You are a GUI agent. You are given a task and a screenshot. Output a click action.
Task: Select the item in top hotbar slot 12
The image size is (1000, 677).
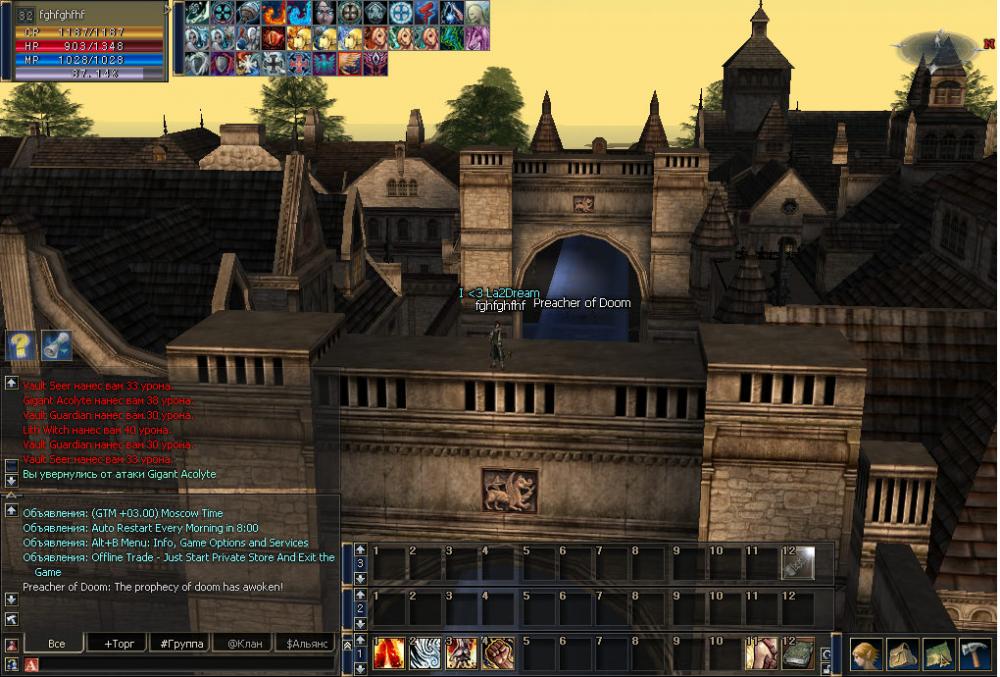tap(799, 563)
